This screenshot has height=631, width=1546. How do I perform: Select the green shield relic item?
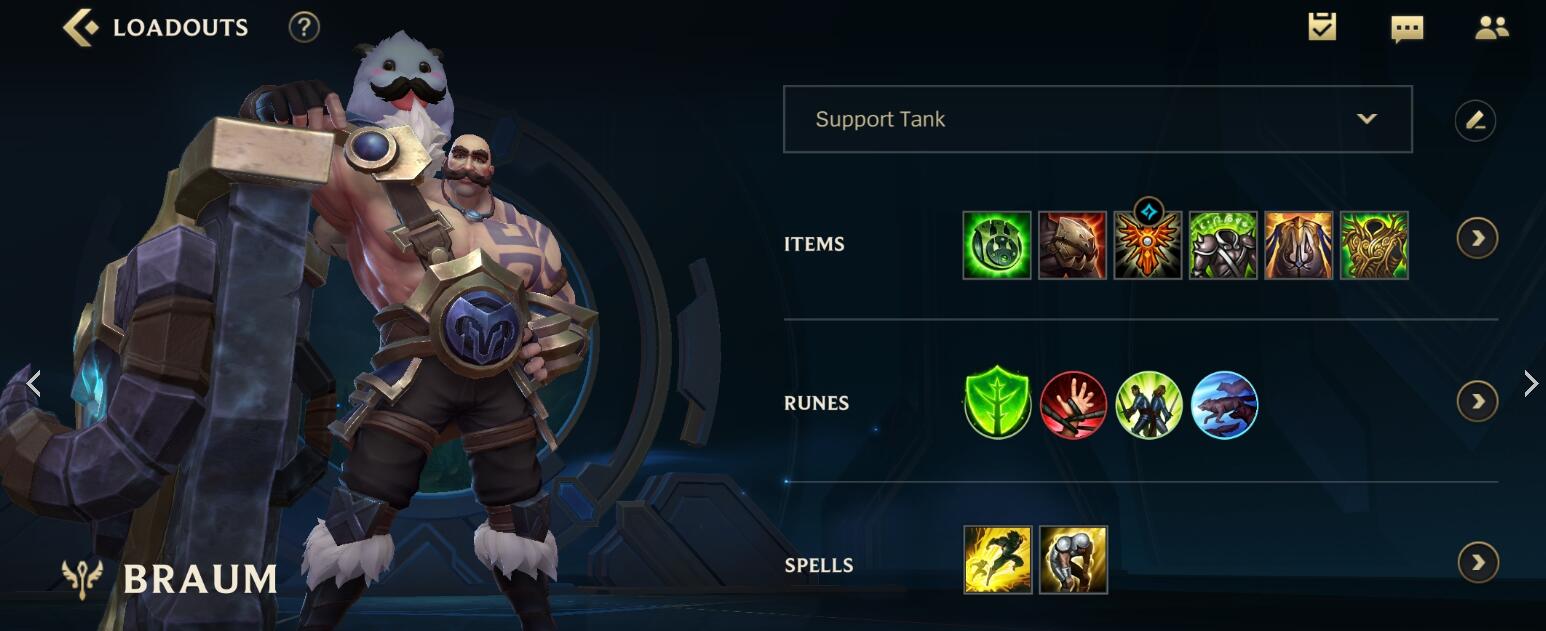coord(997,245)
